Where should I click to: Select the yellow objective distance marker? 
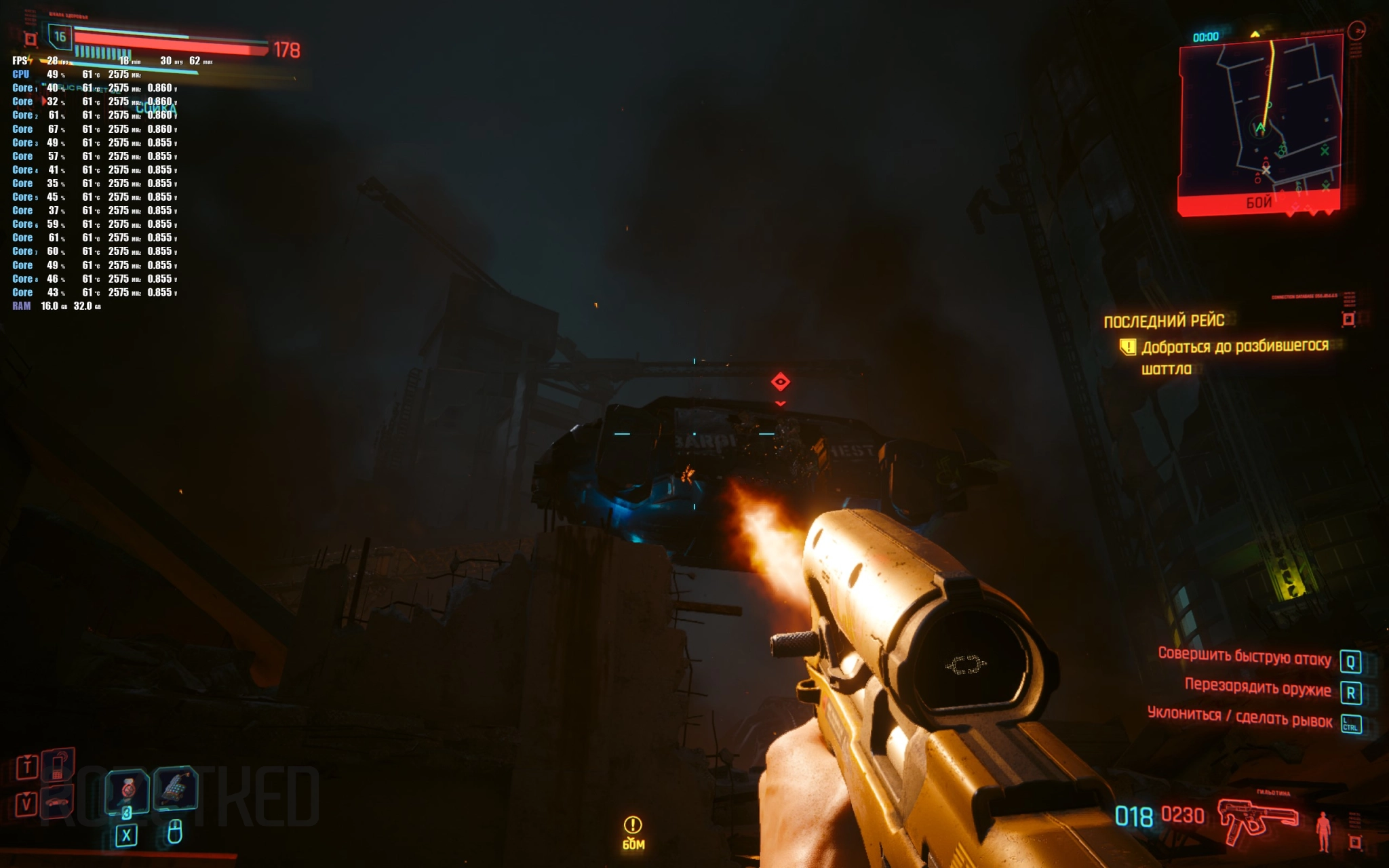(633, 832)
